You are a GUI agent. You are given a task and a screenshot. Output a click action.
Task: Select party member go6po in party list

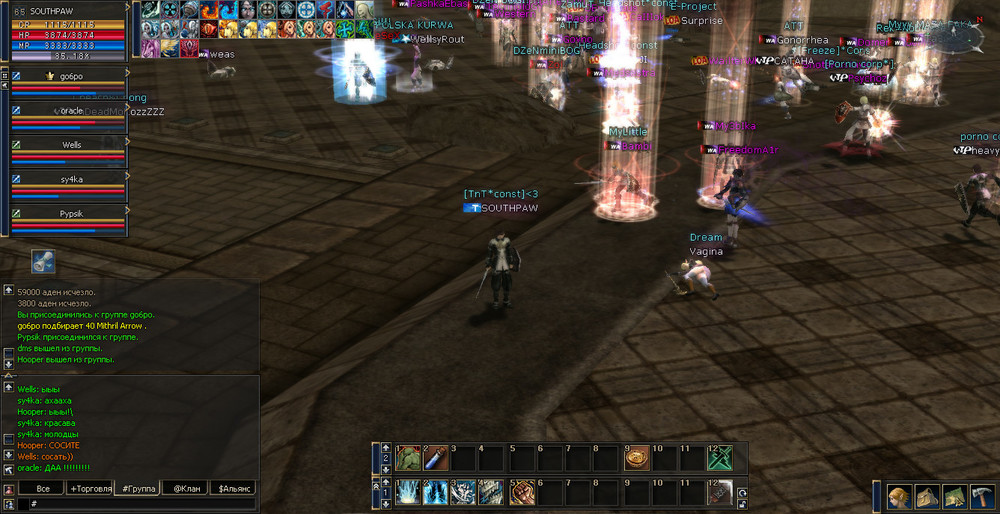[x=70, y=76]
